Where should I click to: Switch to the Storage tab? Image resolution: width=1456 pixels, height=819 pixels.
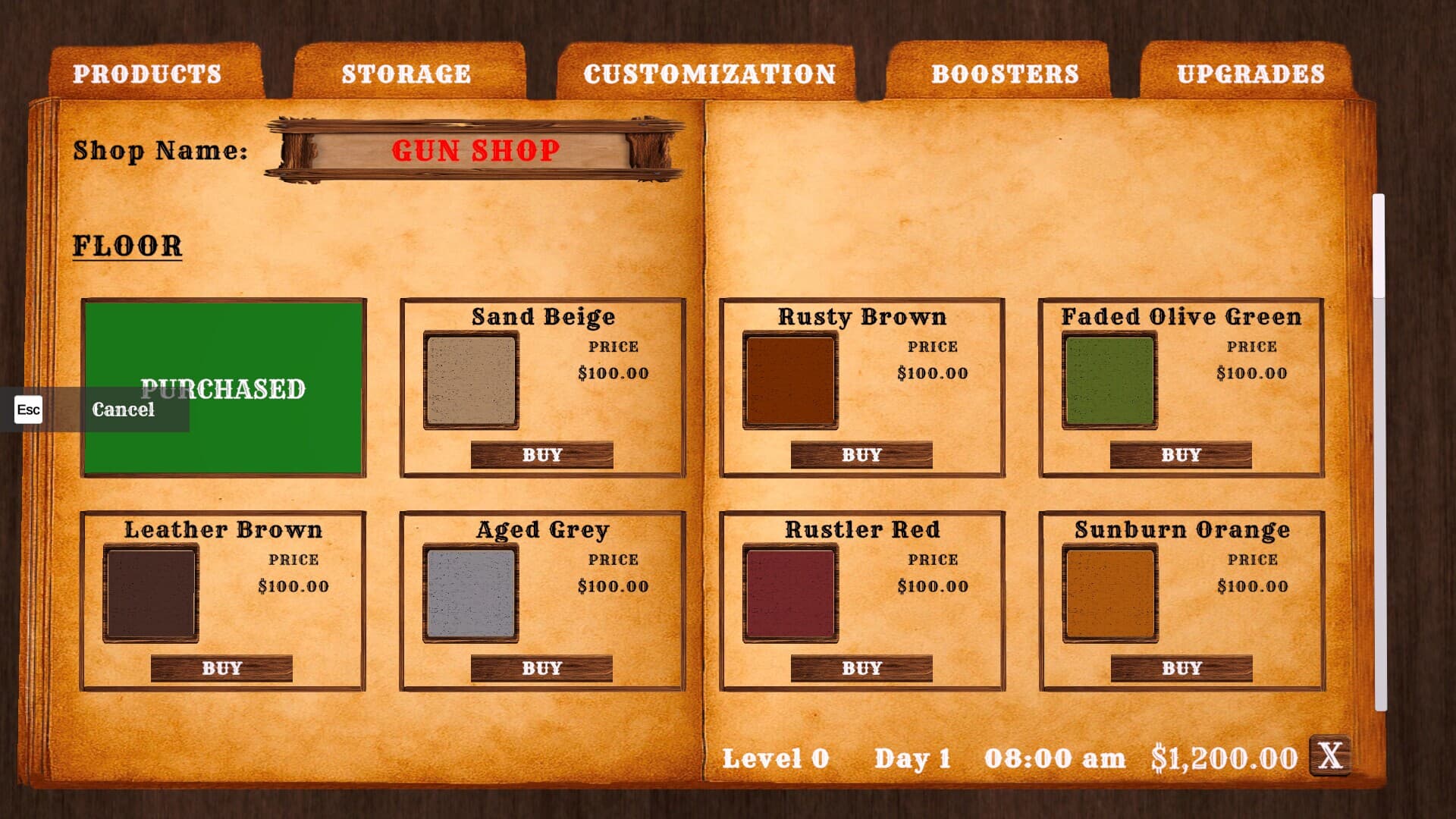pos(405,74)
